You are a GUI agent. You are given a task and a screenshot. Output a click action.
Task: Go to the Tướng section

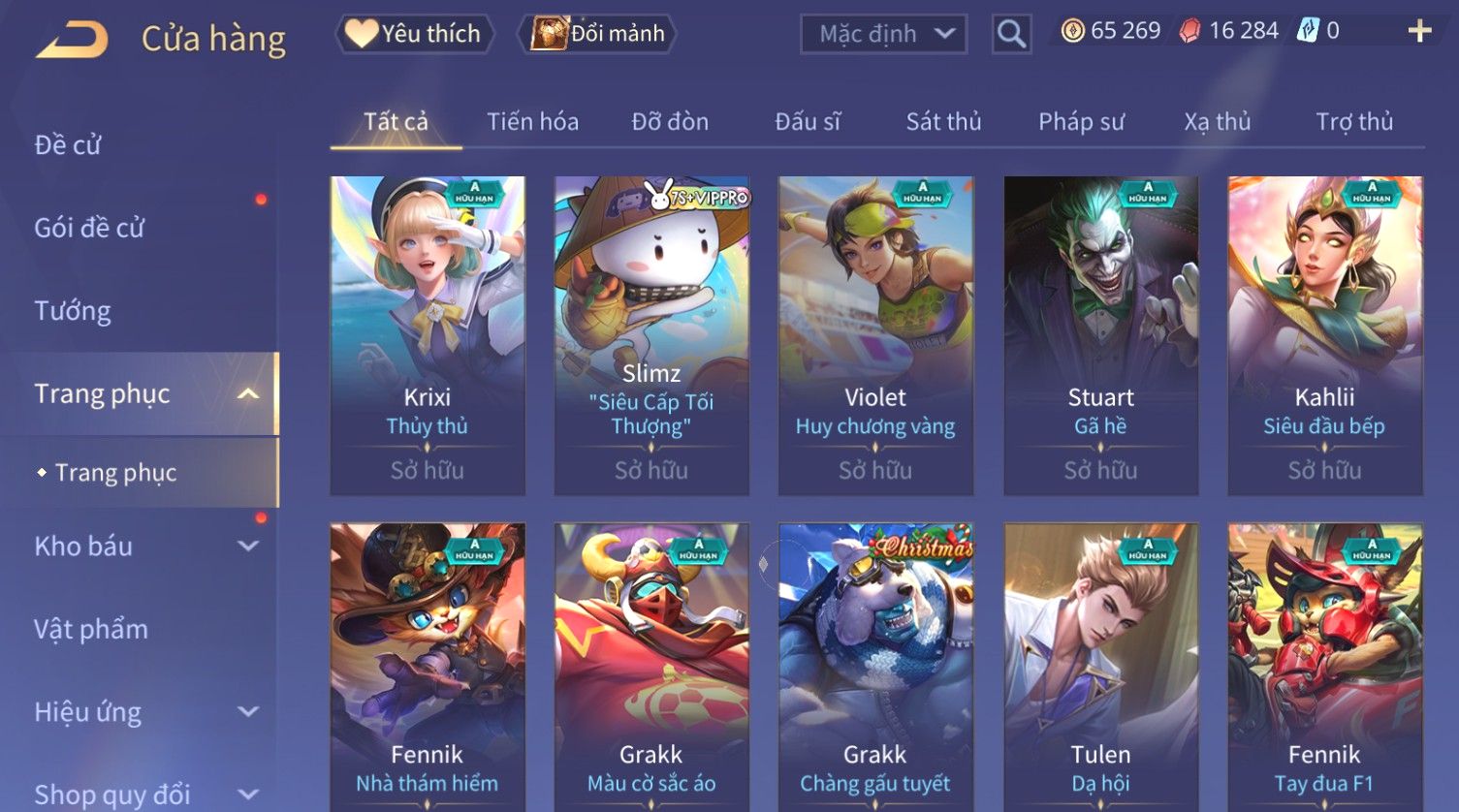coord(73,311)
